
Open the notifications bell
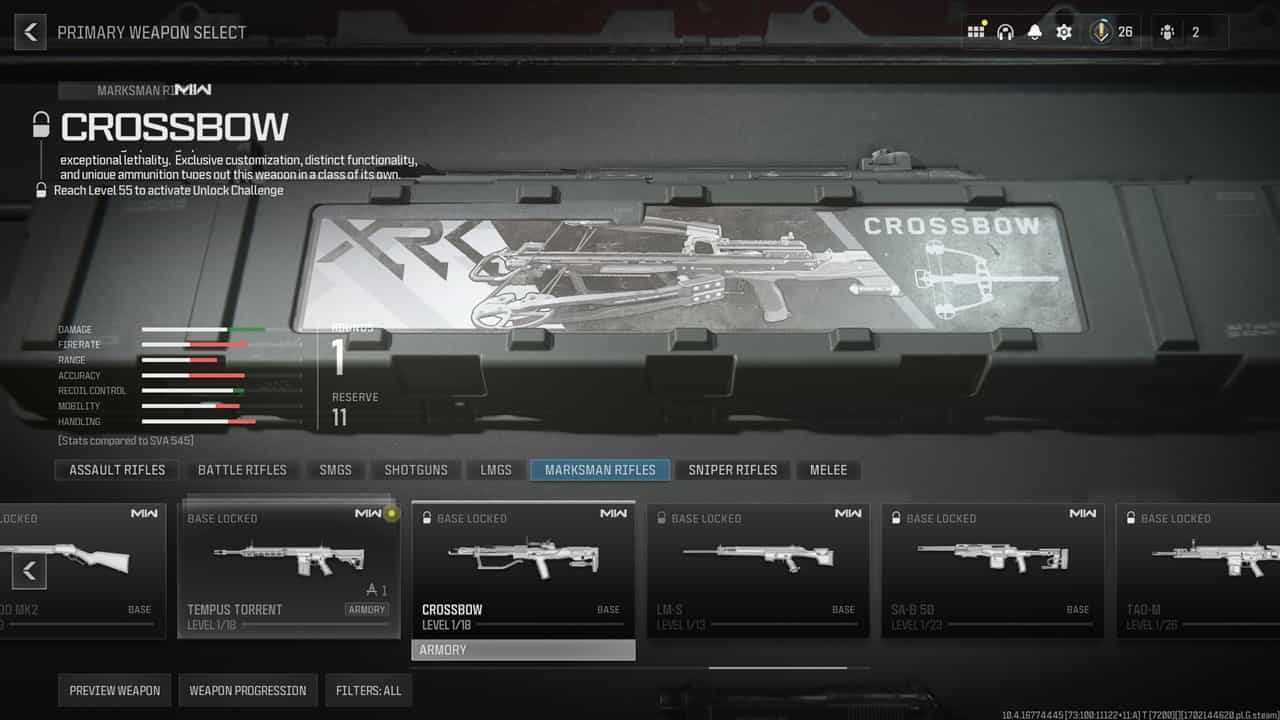1034,32
